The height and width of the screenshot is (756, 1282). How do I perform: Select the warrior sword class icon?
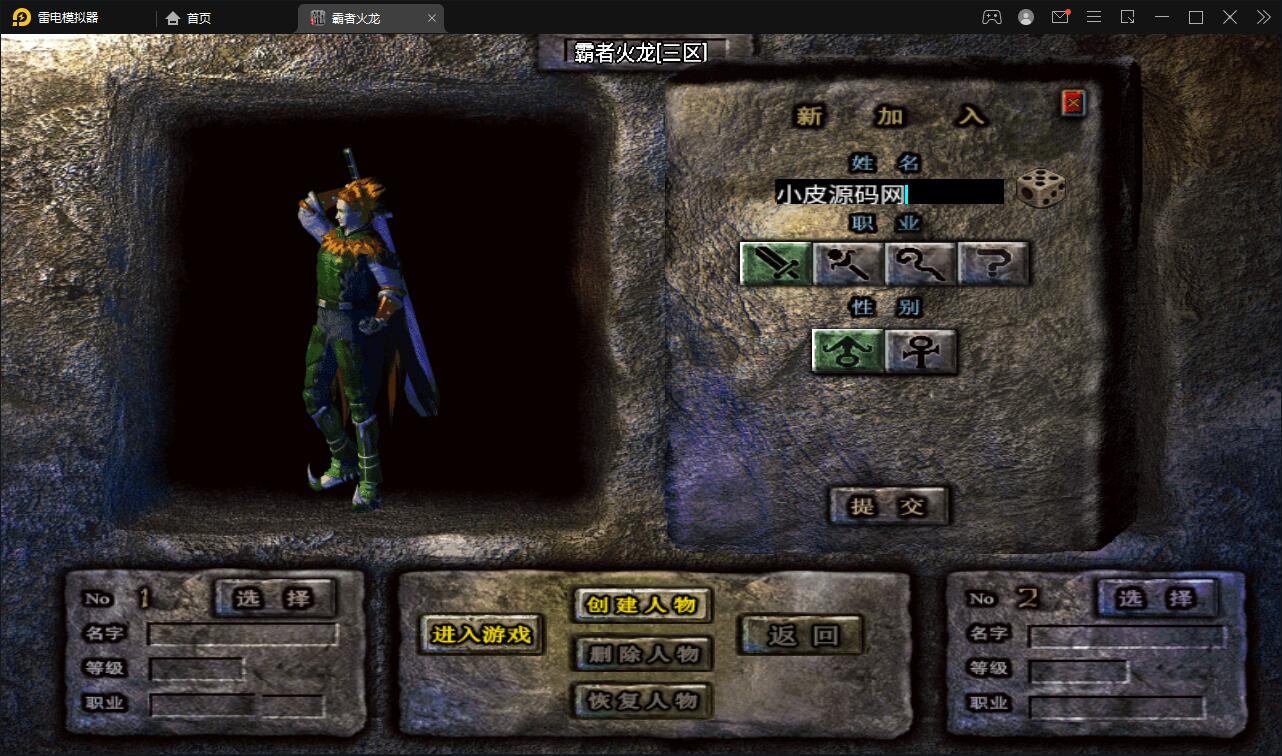pyautogui.click(x=775, y=263)
